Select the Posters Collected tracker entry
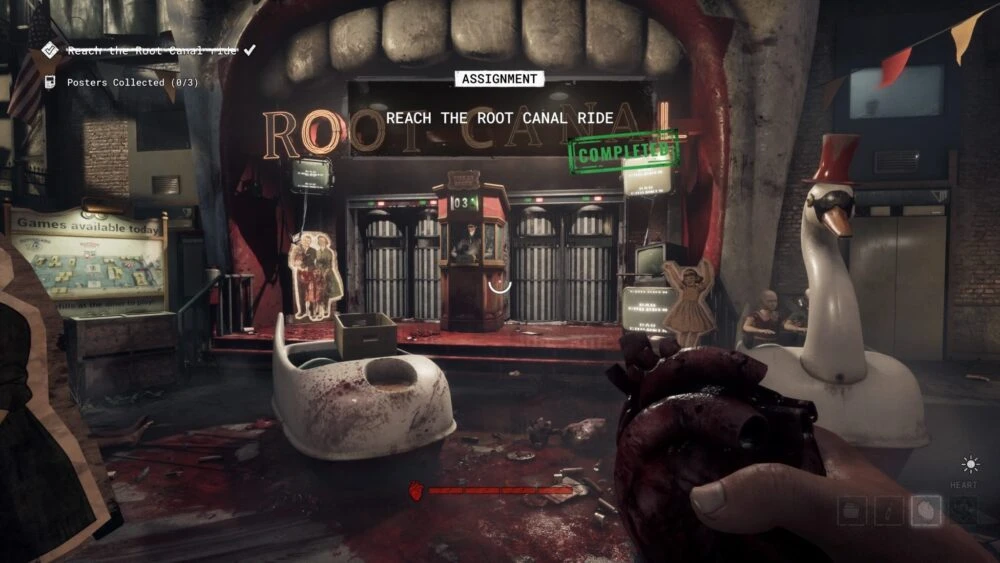Image resolution: width=1000 pixels, height=563 pixels. tap(132, 82)
